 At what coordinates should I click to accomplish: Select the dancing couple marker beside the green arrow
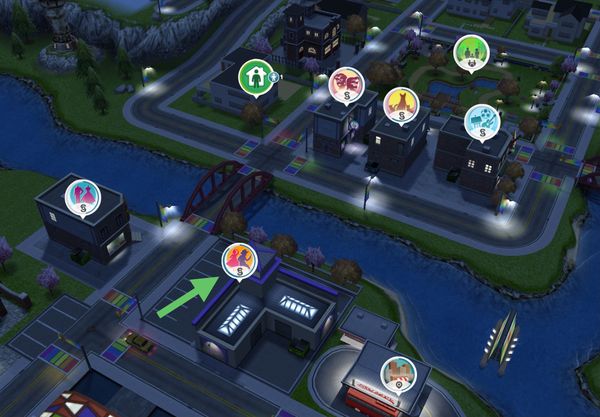(239, 260)
